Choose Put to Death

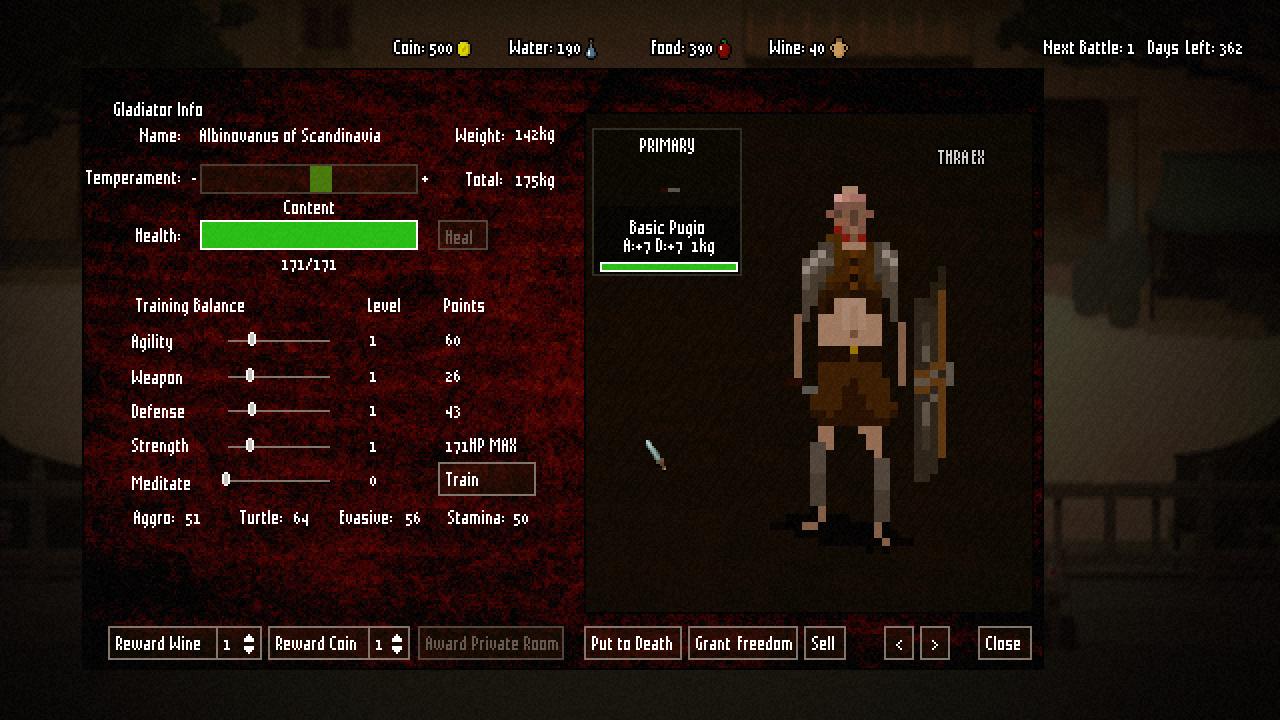pos(632,644)
